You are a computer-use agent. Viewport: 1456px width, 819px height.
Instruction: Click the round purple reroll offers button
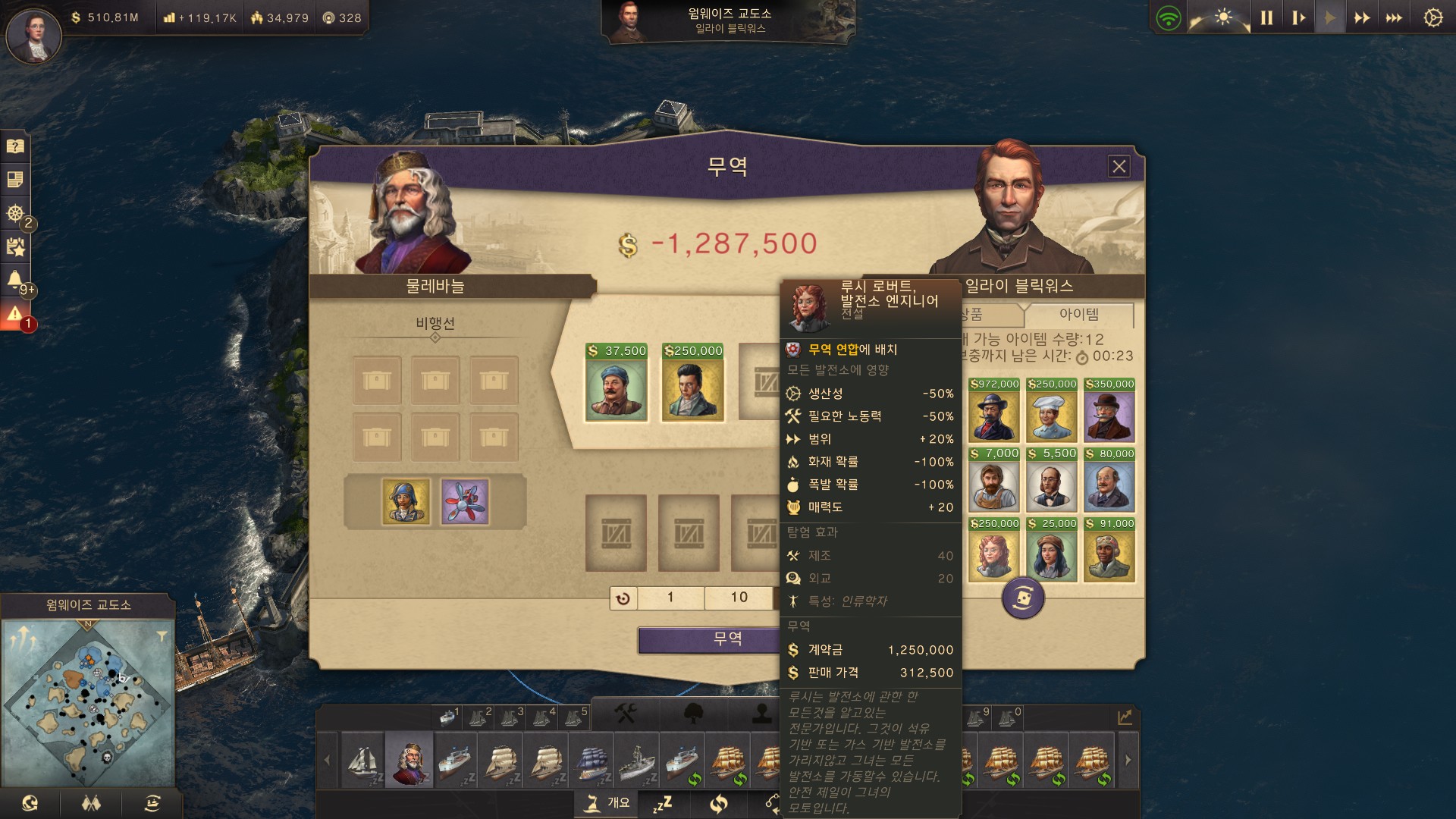click(1023, 598)
